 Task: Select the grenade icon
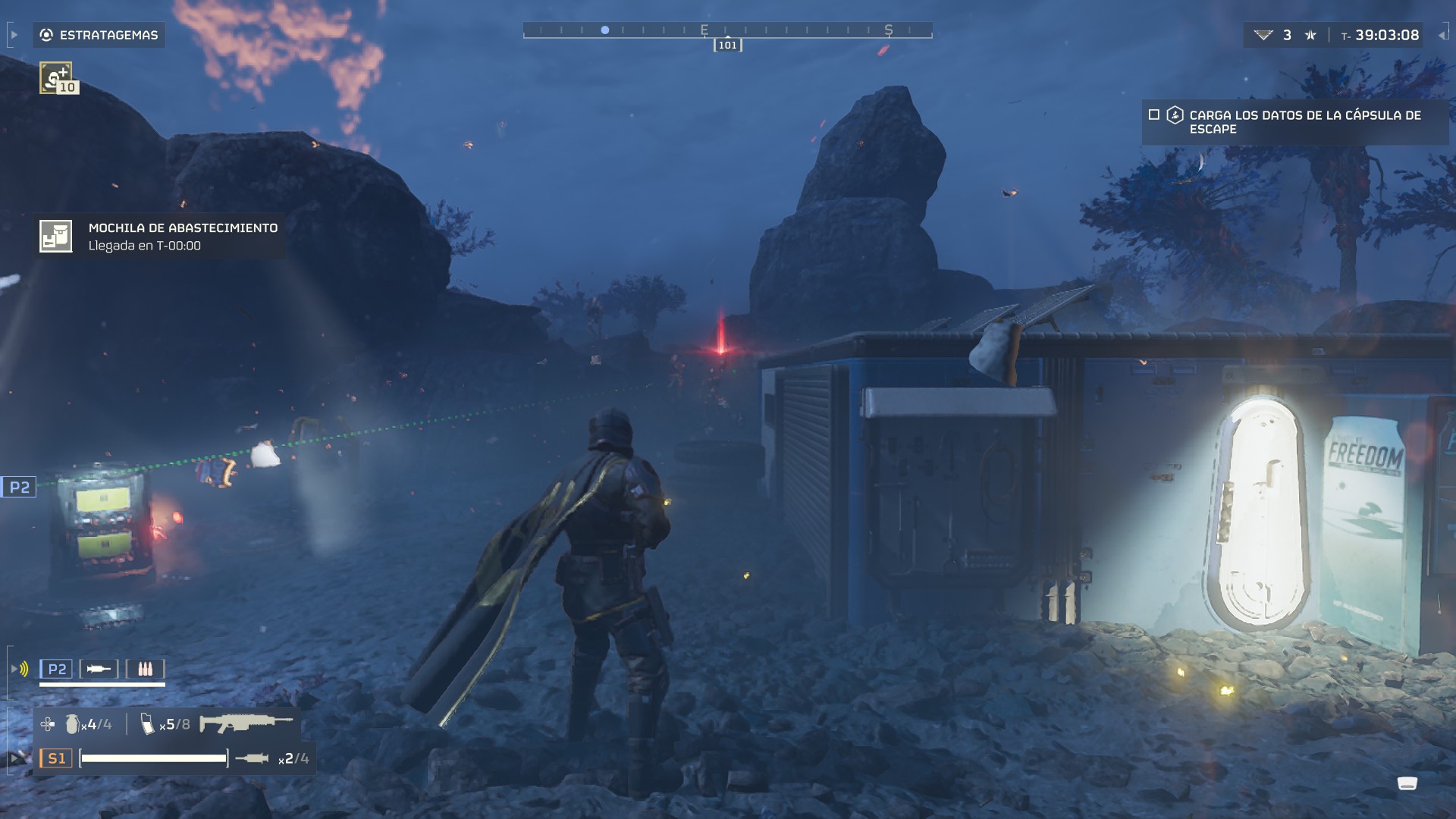pos(72,724)
